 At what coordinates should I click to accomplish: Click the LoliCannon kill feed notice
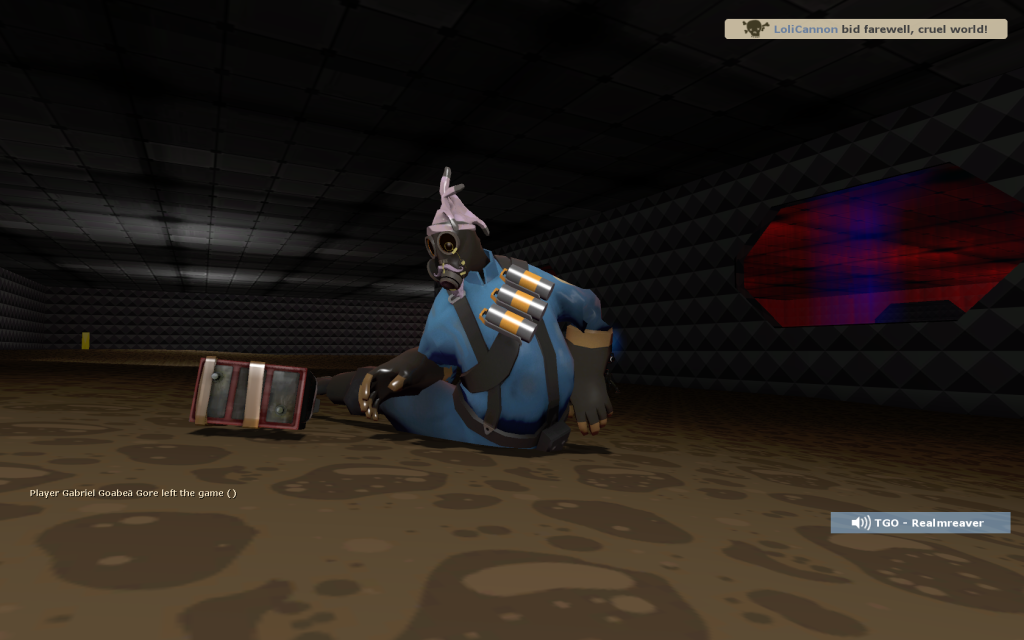pos(864,29)
